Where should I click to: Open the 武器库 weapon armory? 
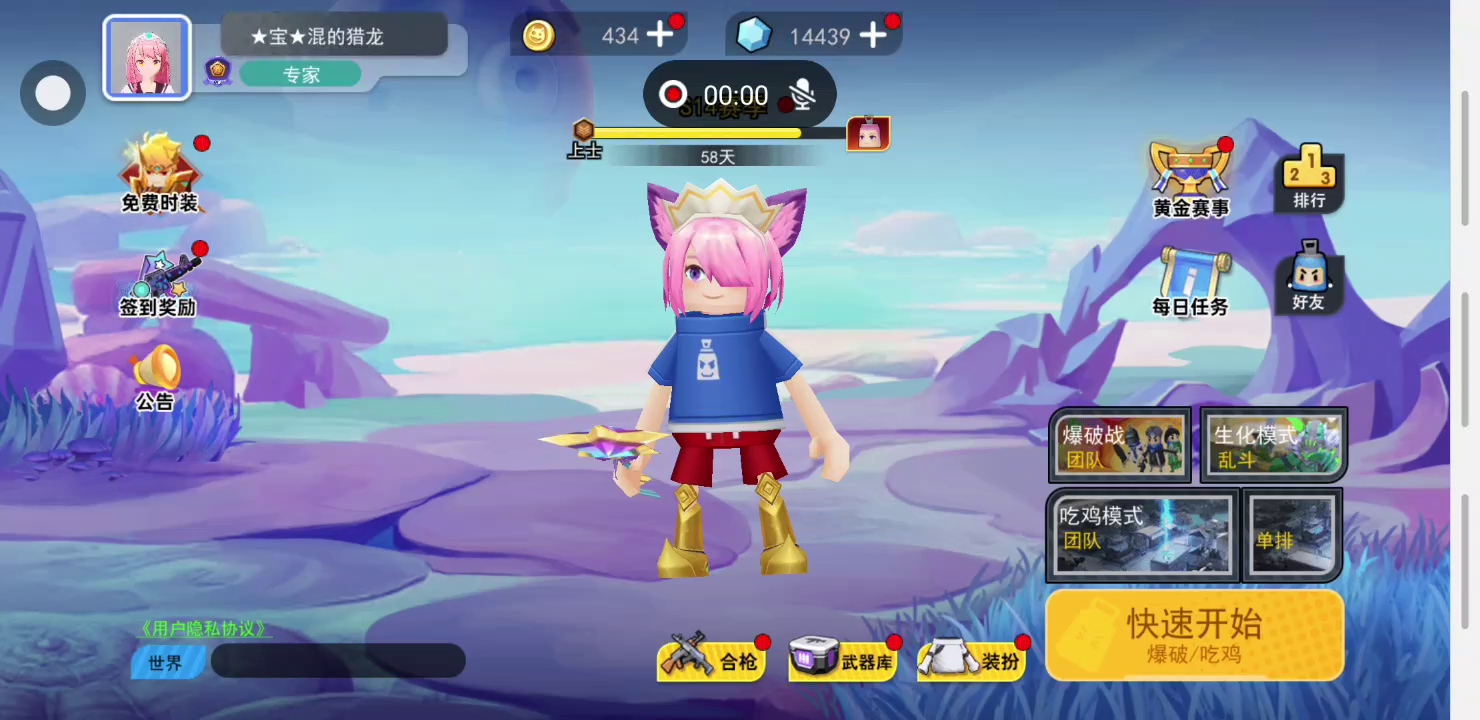(844, 659)
